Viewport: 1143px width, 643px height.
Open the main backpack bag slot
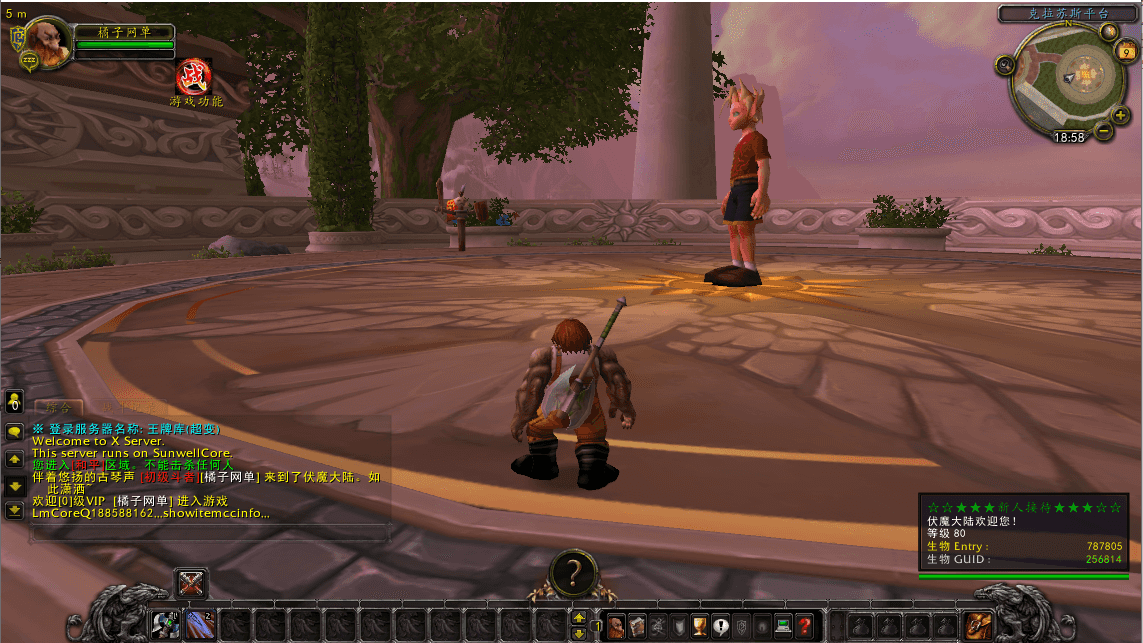pos(977,626)
